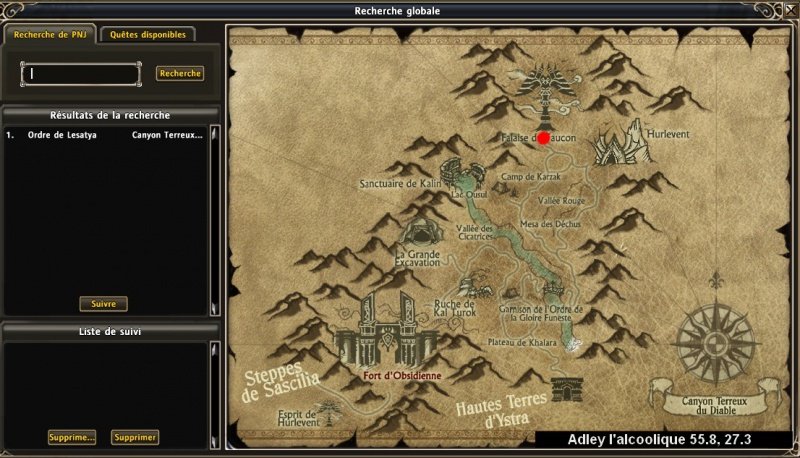800x458 pixels.
Task: Click the Recherche button
Action: click(180, 73)
